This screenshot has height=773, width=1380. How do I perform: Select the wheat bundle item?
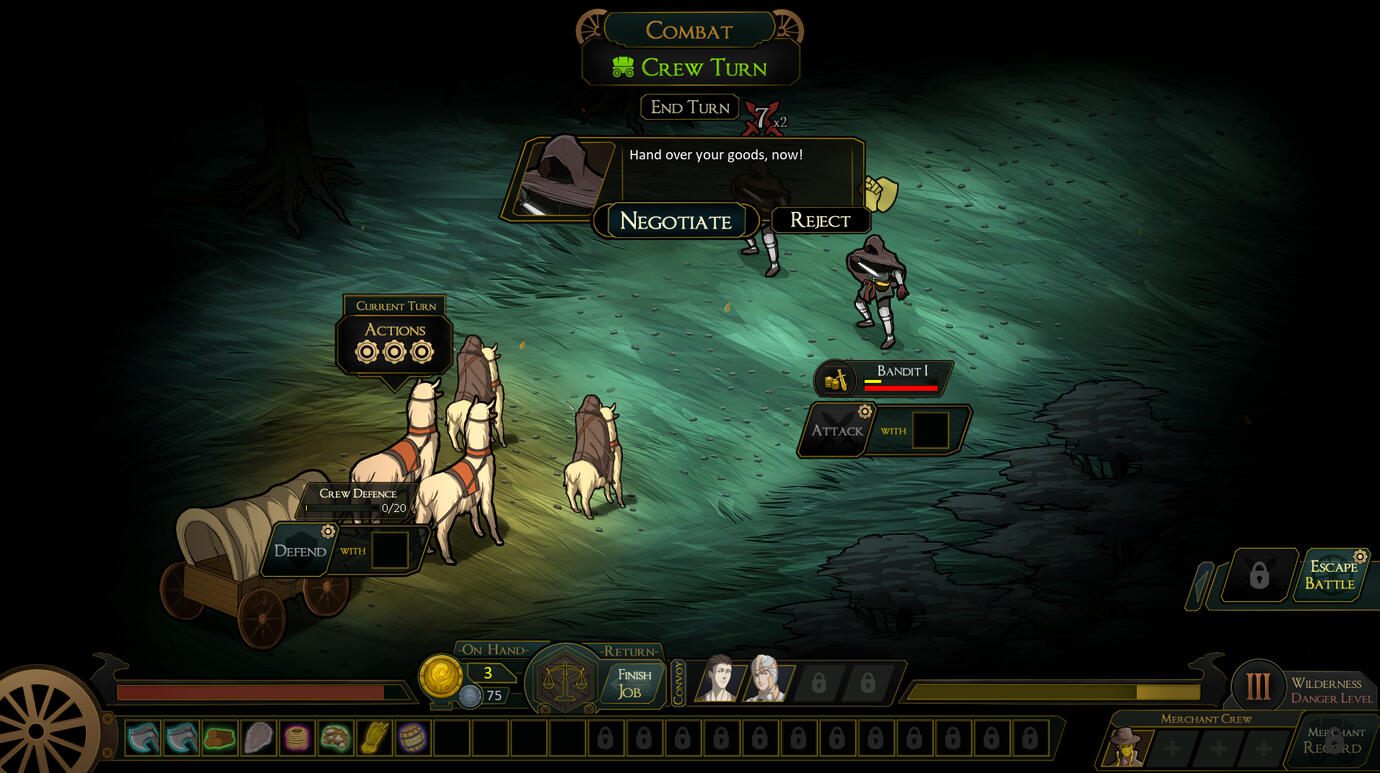374,738
